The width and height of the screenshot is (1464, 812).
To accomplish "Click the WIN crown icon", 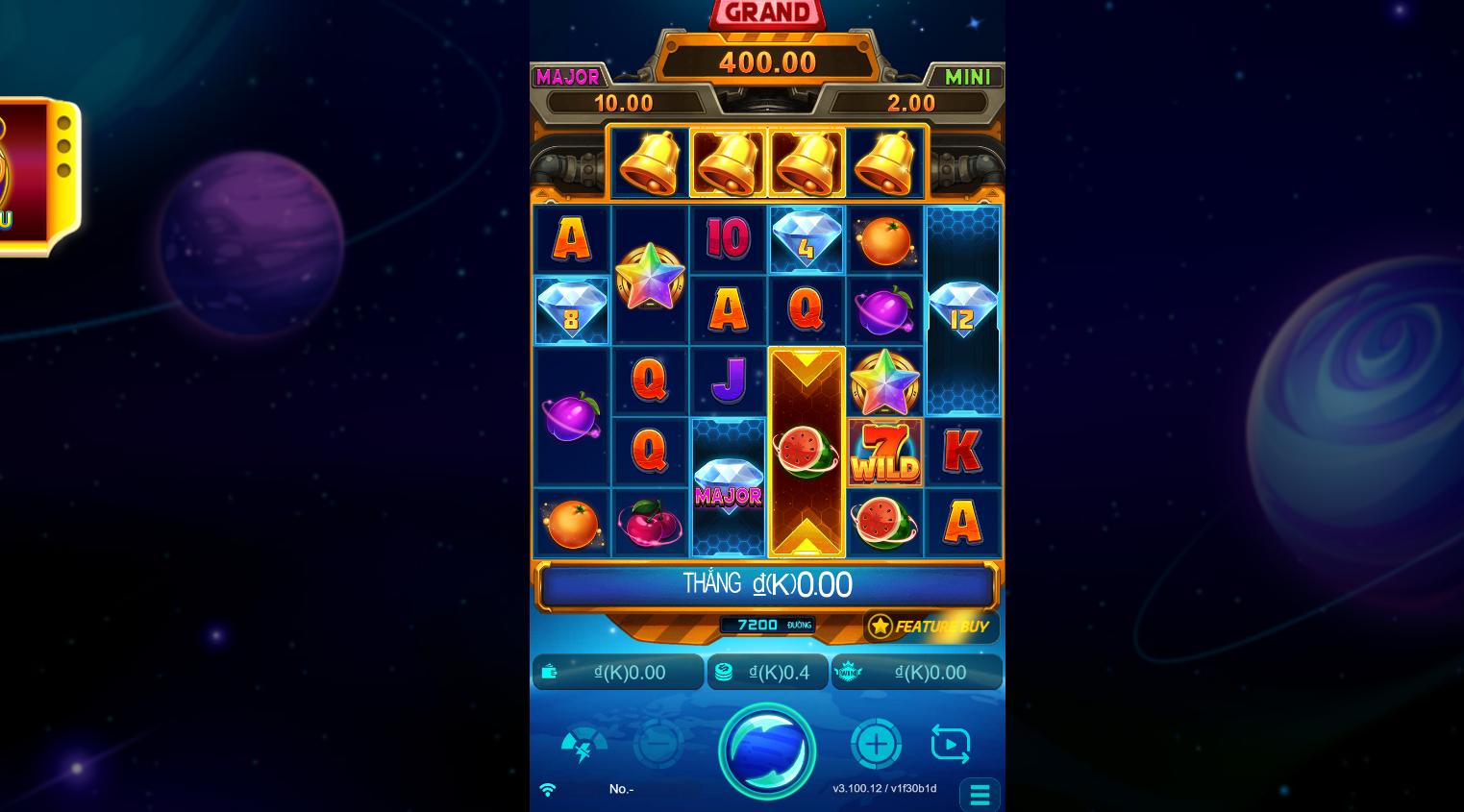I will (x=850, y=672).
